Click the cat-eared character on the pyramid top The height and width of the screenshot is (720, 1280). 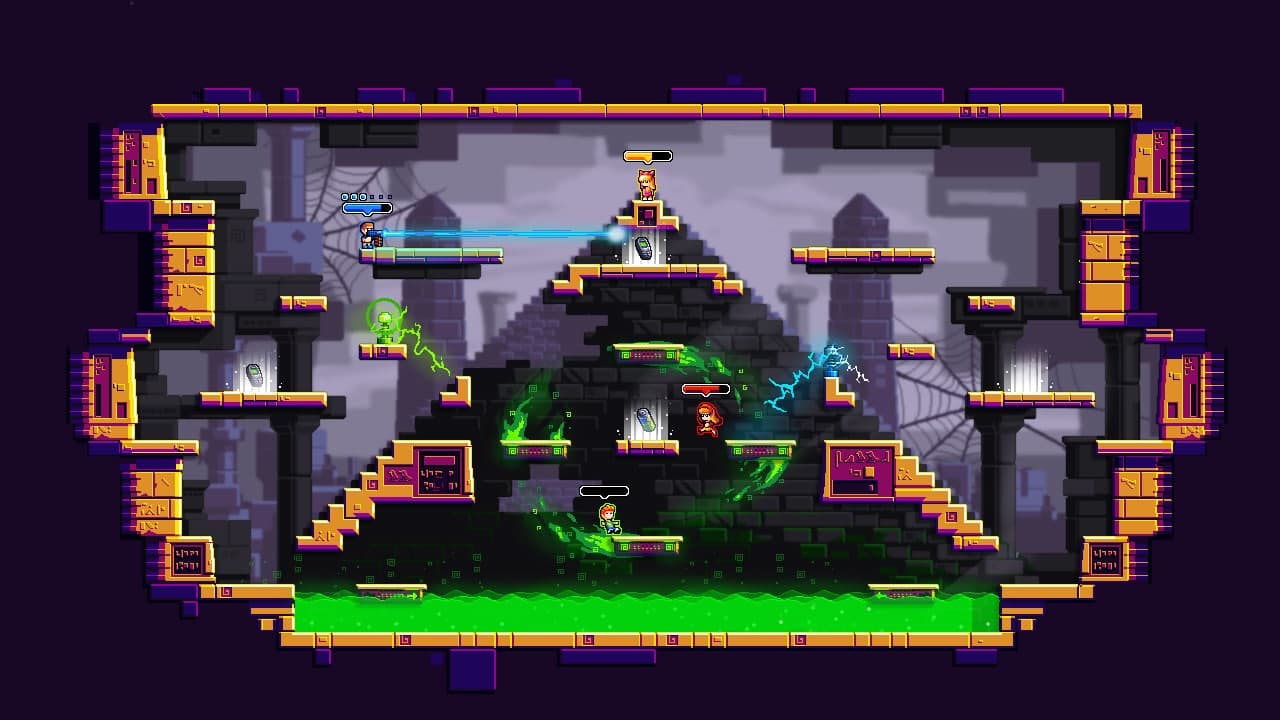647,183
